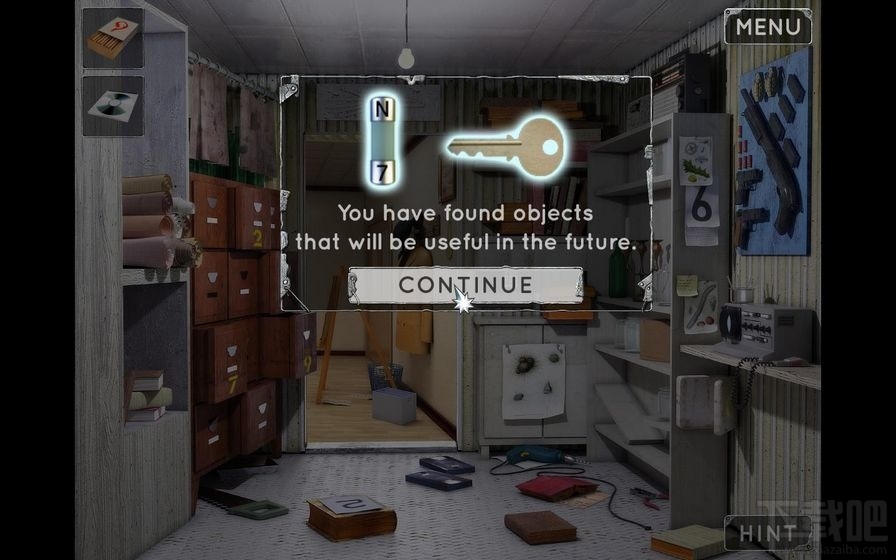The image size is (896, 560).
Task: Continue past the found objects message
Action: coord(465,285)
